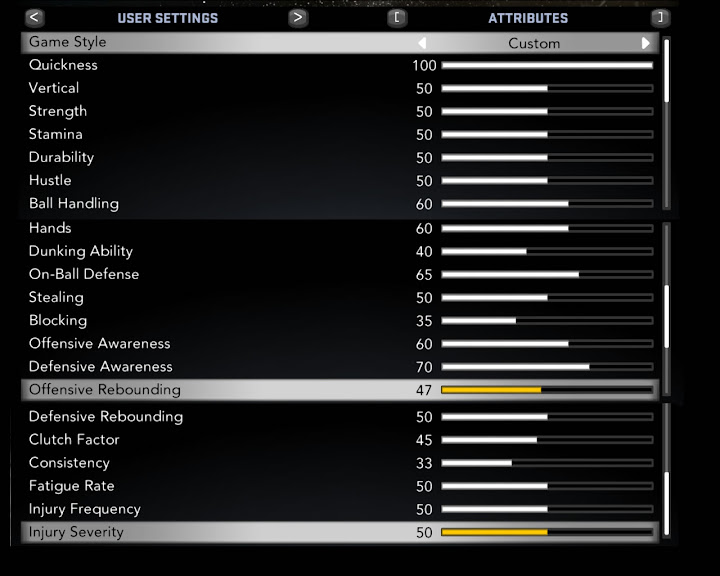Viewport: 720px width, 576px height.
Task: Change the Strength slider value
Action: [x=547, y=112]
